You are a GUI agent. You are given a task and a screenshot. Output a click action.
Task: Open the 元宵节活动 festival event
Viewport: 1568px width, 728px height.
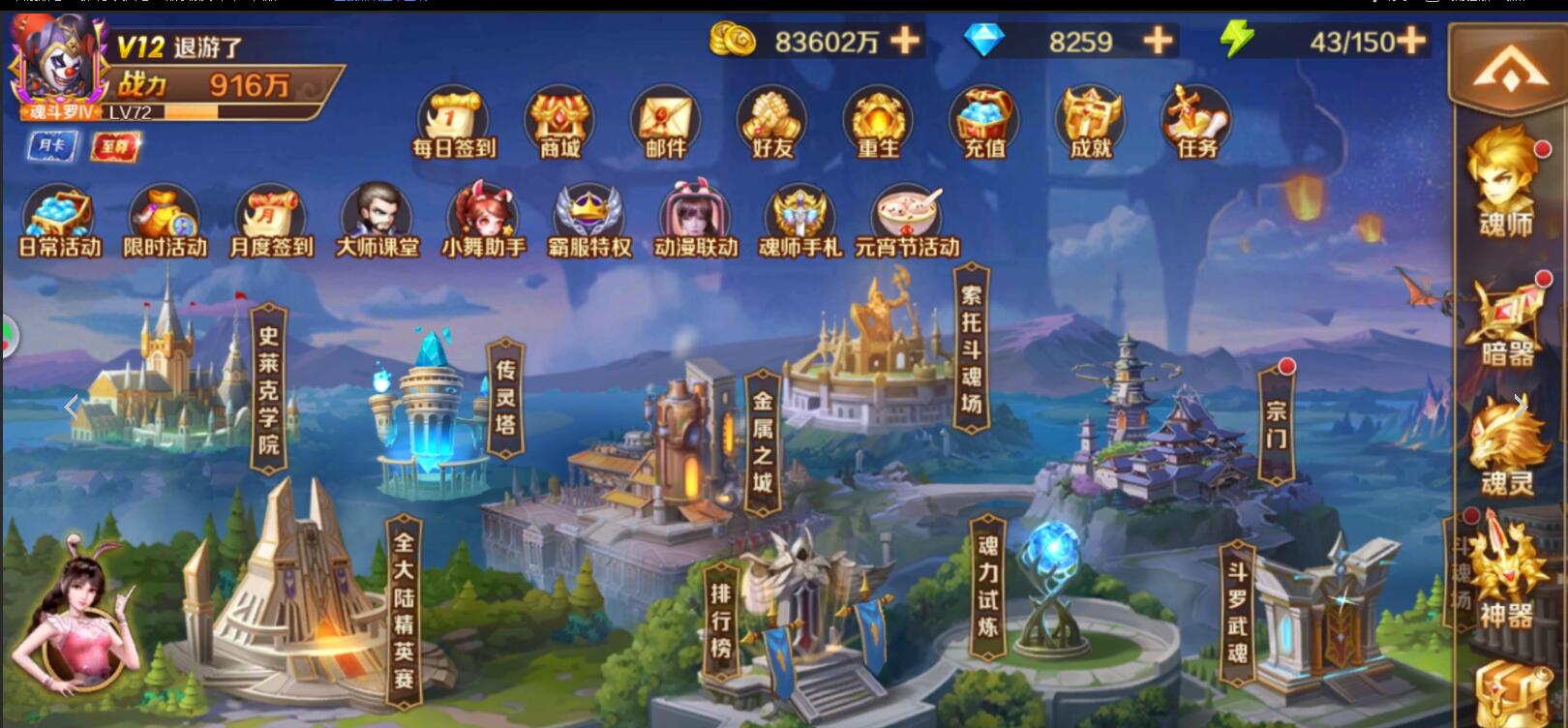[907, 222]
